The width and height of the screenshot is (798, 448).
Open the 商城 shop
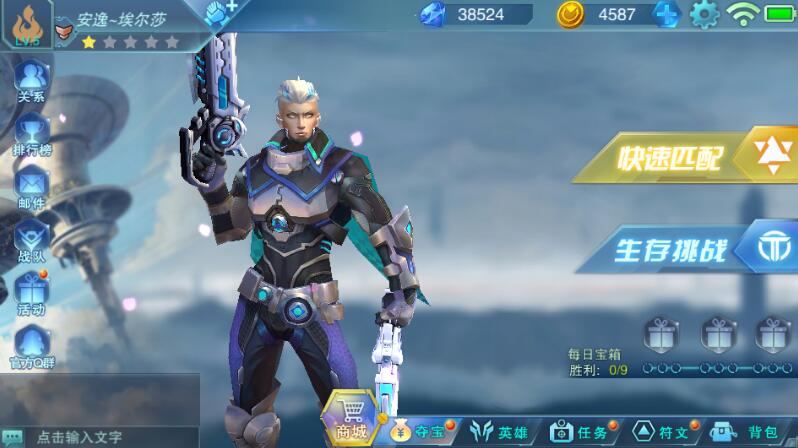click(351, 419)
